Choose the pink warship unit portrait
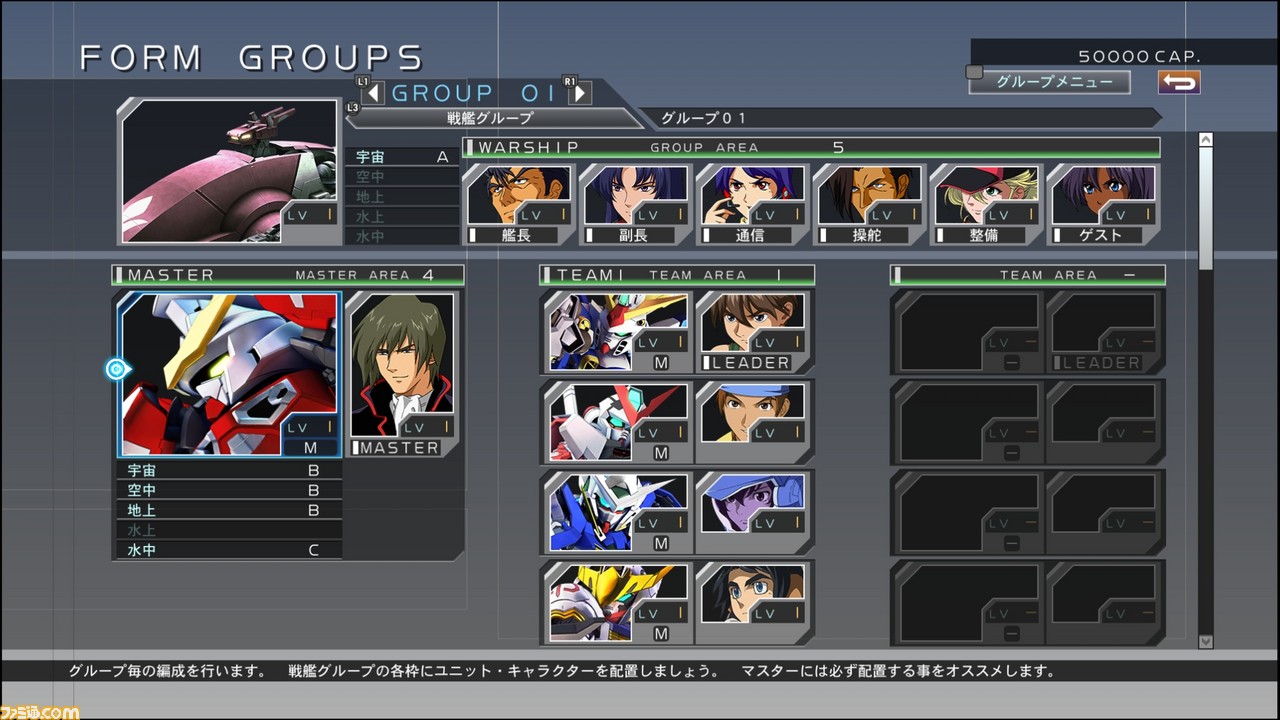1280x720 pixels. 229,171
